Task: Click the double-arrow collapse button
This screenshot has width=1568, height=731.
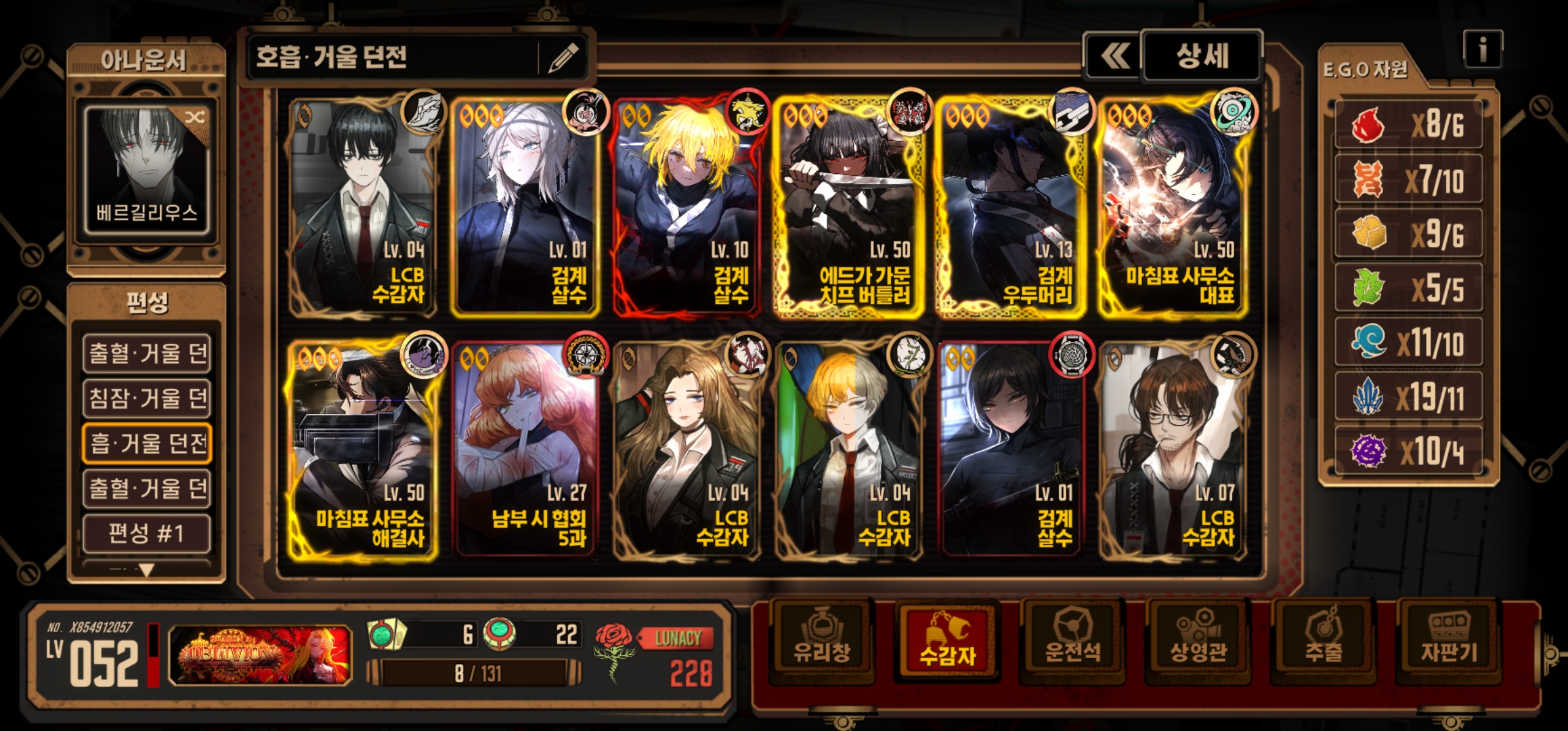Action: pyautogui.click(x=1114, y=56)
